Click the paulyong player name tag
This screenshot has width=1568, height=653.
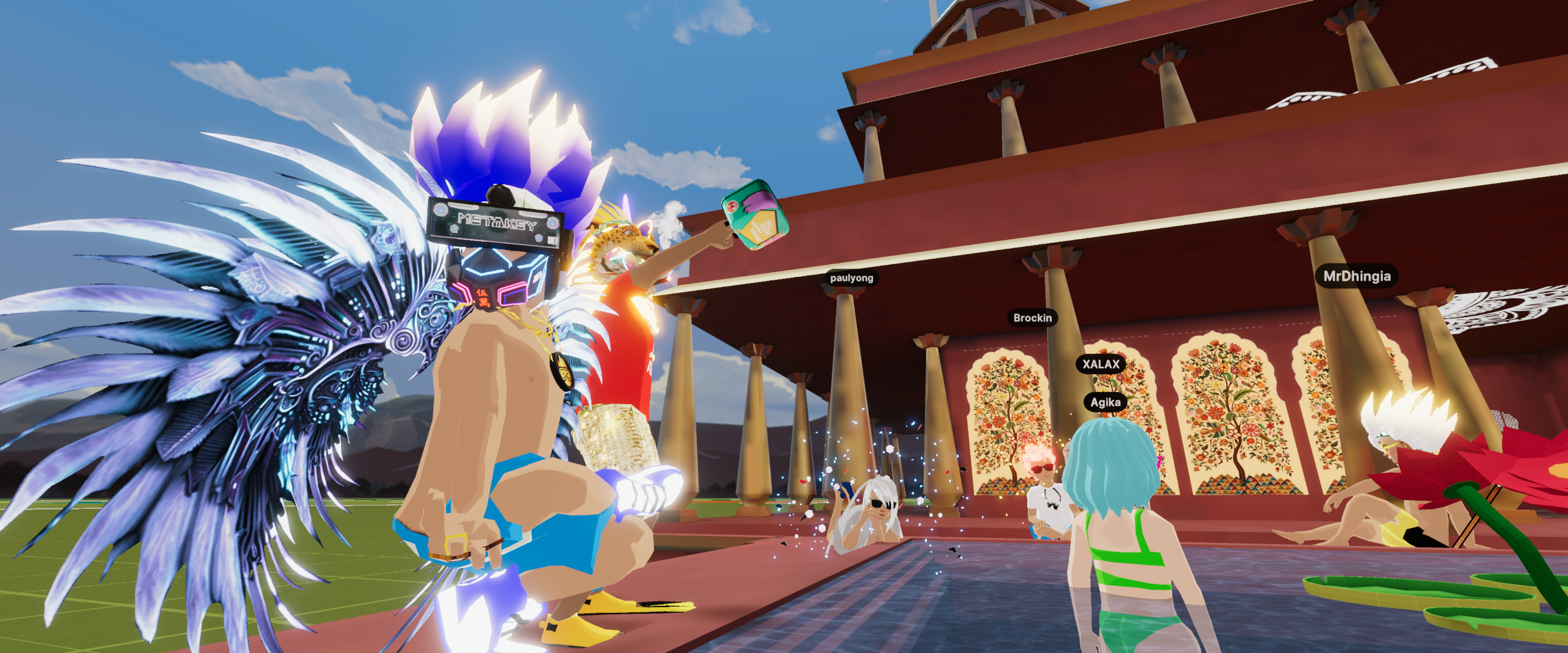[851, 278]
